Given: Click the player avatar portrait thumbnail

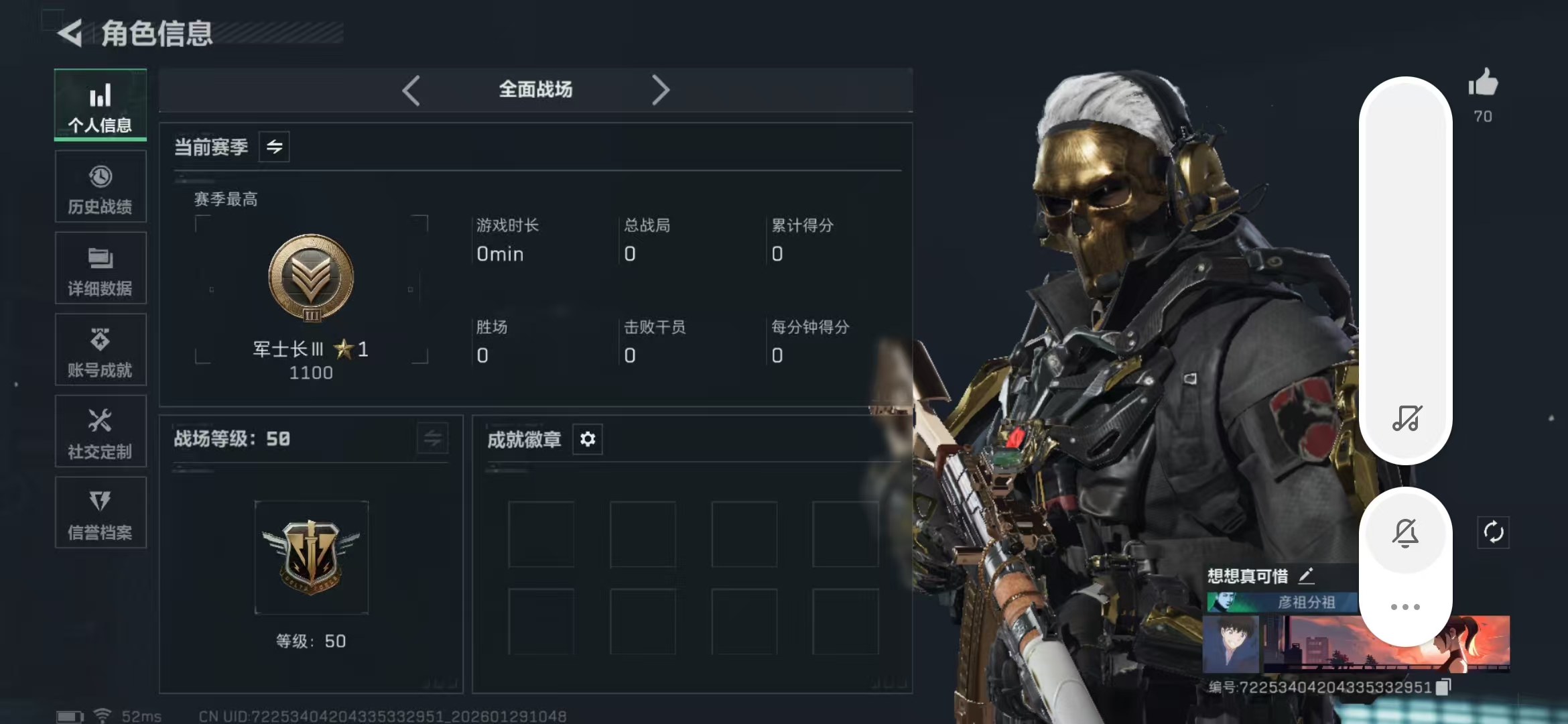Looking at the screenshot, I should coord(1231,644).
